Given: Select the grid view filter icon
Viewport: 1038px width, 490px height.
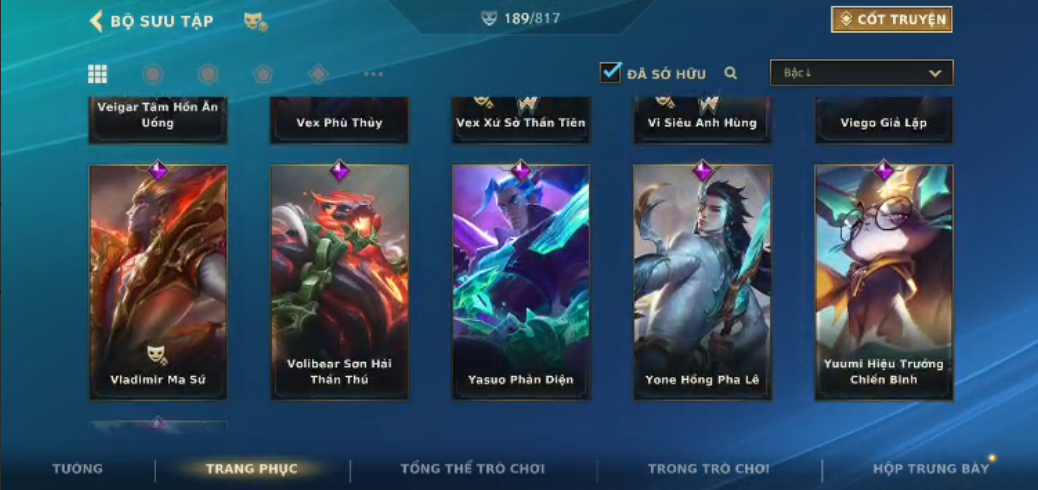Looking at the screenshot, I should 98,73.
